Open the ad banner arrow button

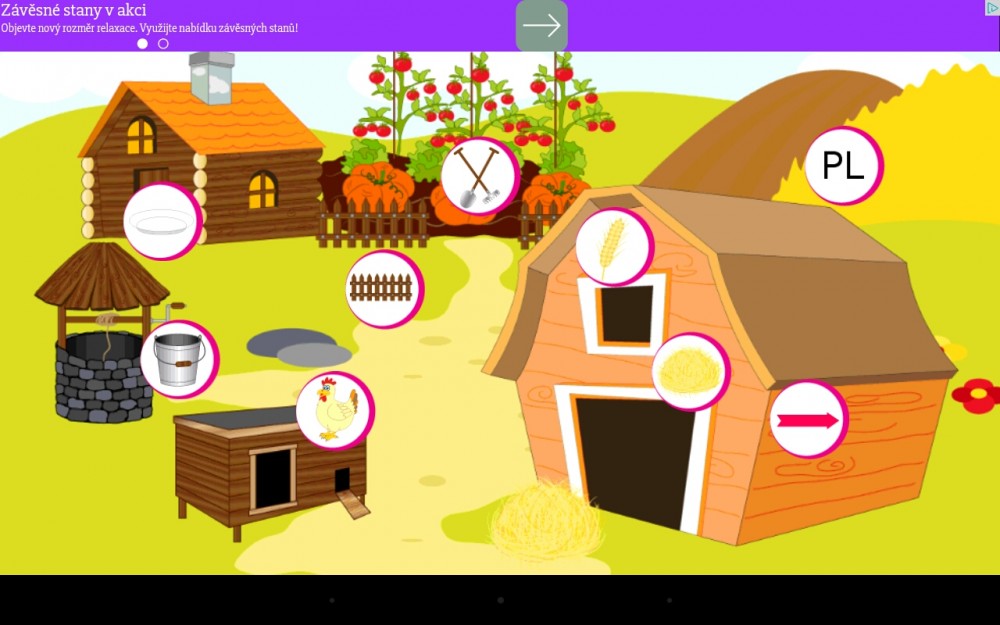click(x=542, y=25)
